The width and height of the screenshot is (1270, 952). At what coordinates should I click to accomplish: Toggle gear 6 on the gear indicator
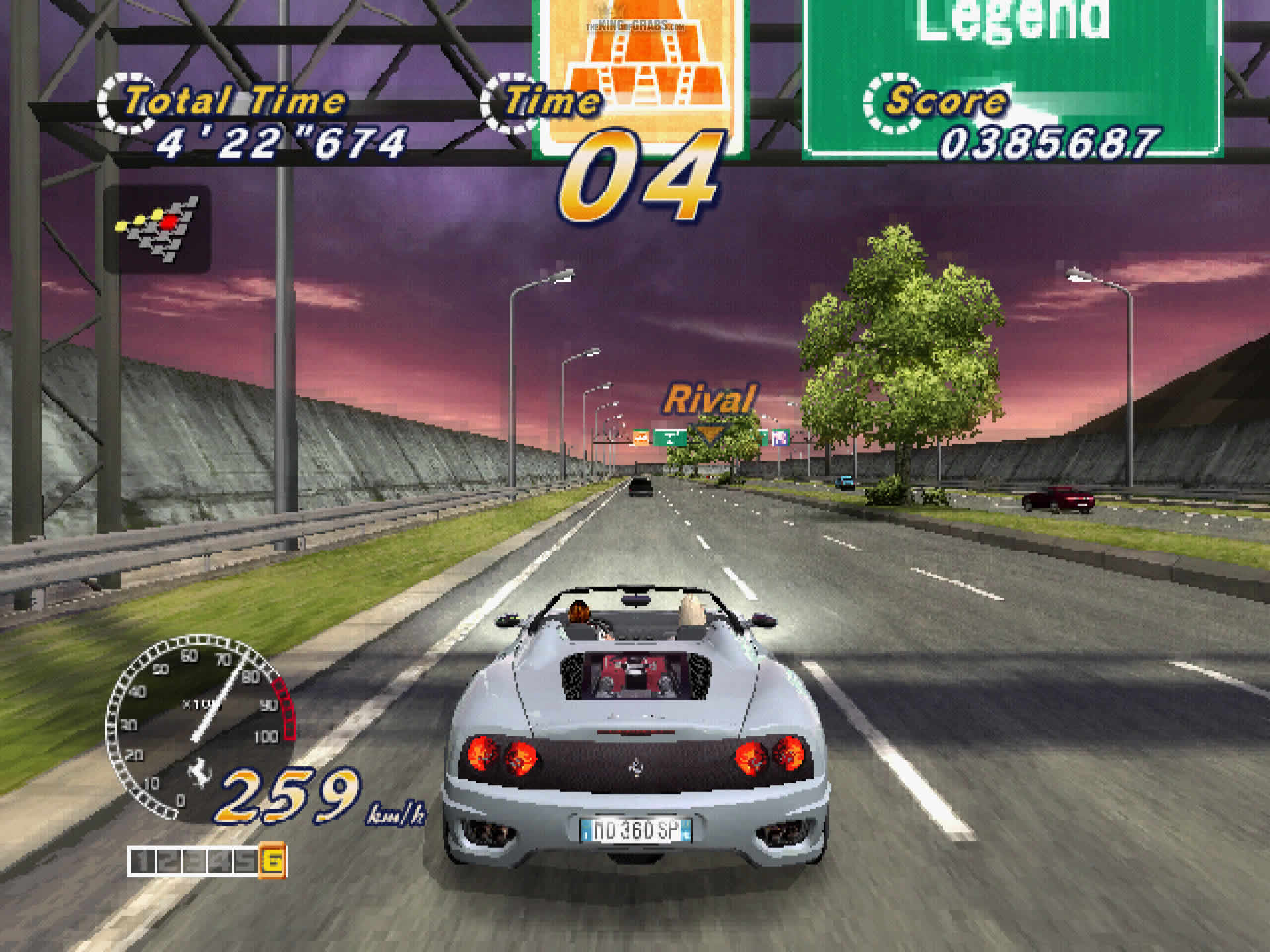274,859
